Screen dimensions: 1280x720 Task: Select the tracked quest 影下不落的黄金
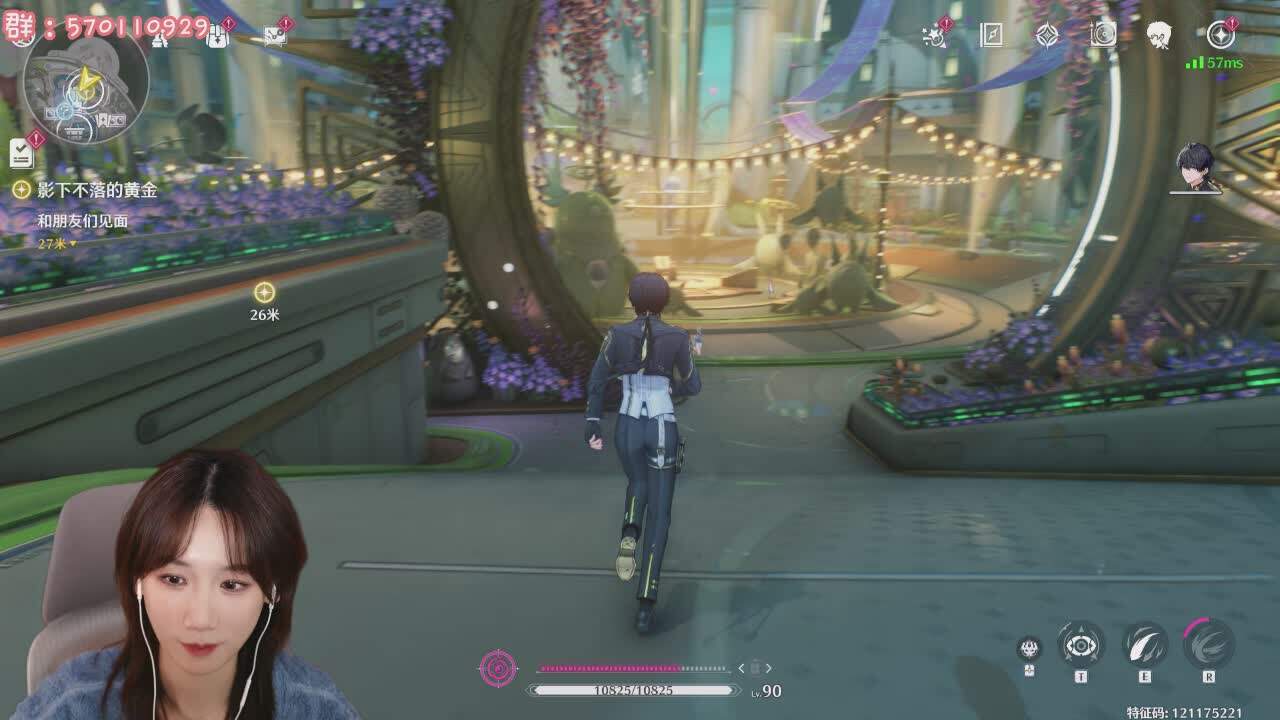(x=97, y=189)
